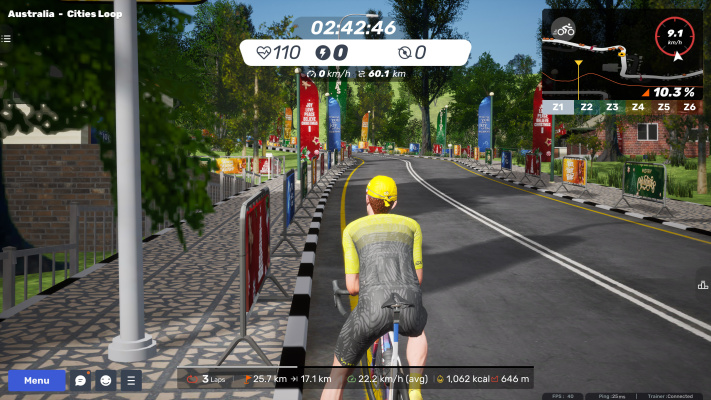Open the blue Menu button
This screenshot has height=400, width=711.
click(37, 380)
